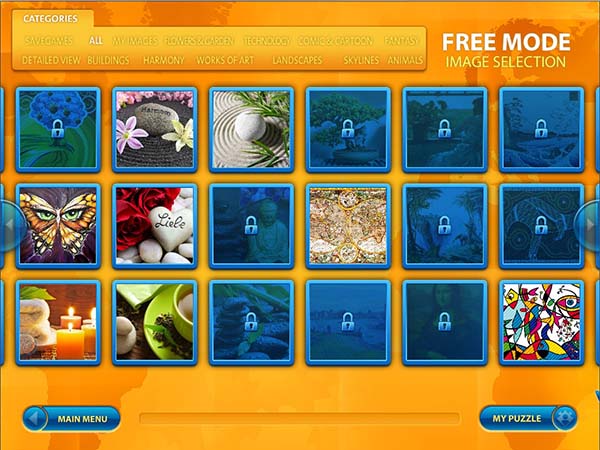Show the Technology category
This screenshot has width=600, height=450.
click(x=266, y=41)
